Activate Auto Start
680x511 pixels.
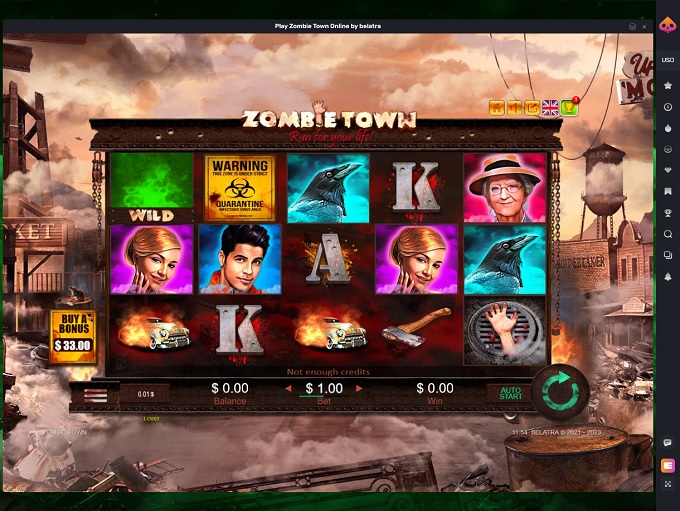coord(511,394)
